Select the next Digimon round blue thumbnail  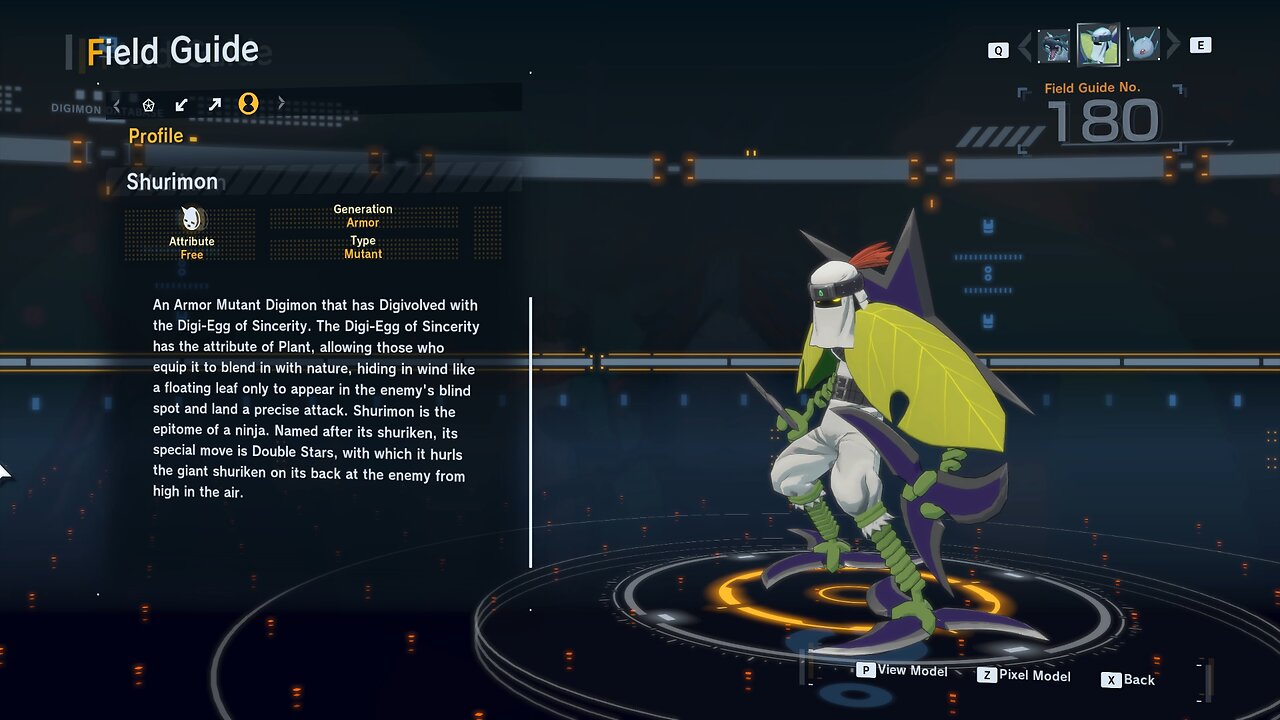1142,46
